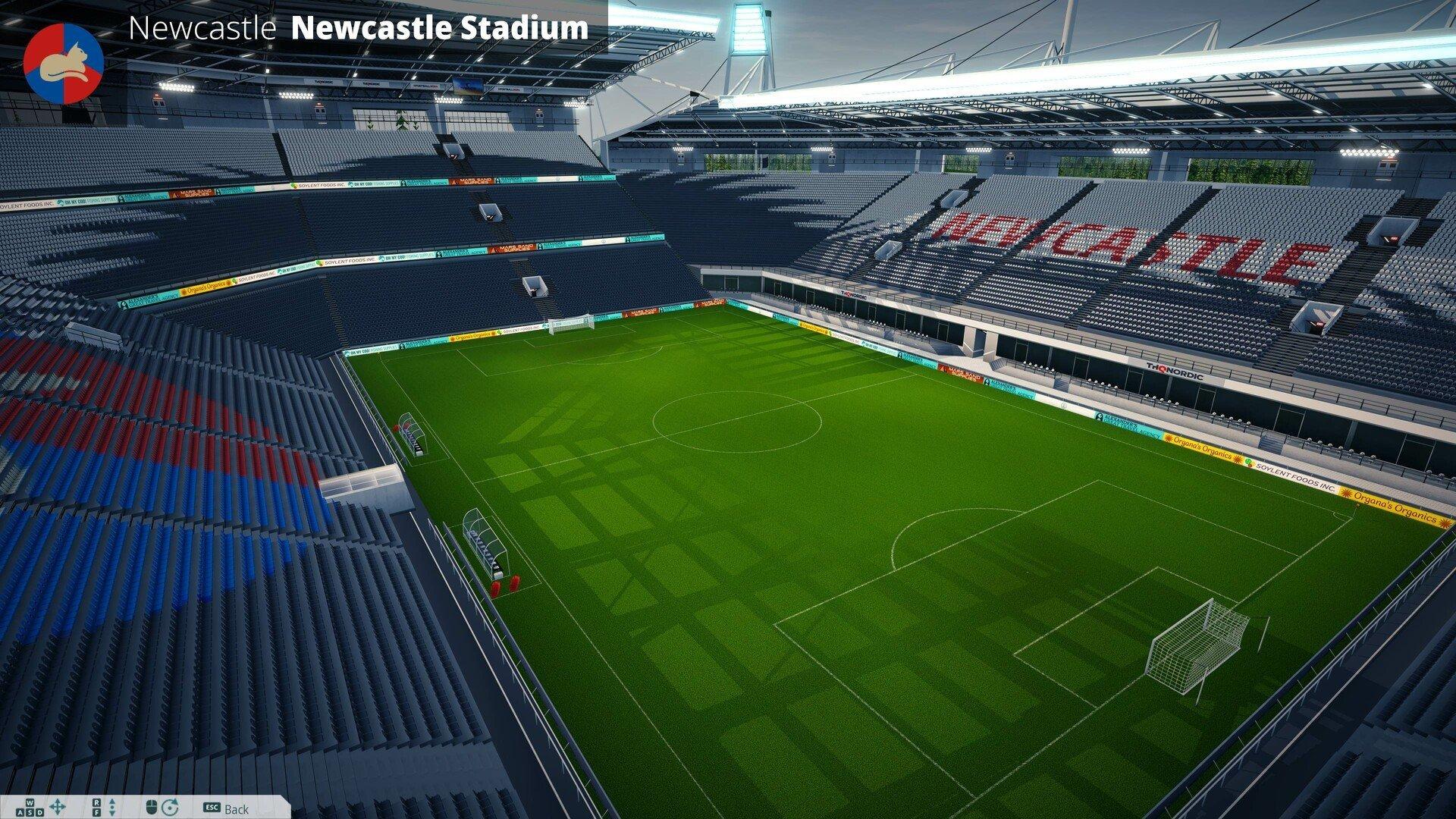1456x819 pixels.
Task: Select the four-way move arrows icon
Action: (58, 805)
